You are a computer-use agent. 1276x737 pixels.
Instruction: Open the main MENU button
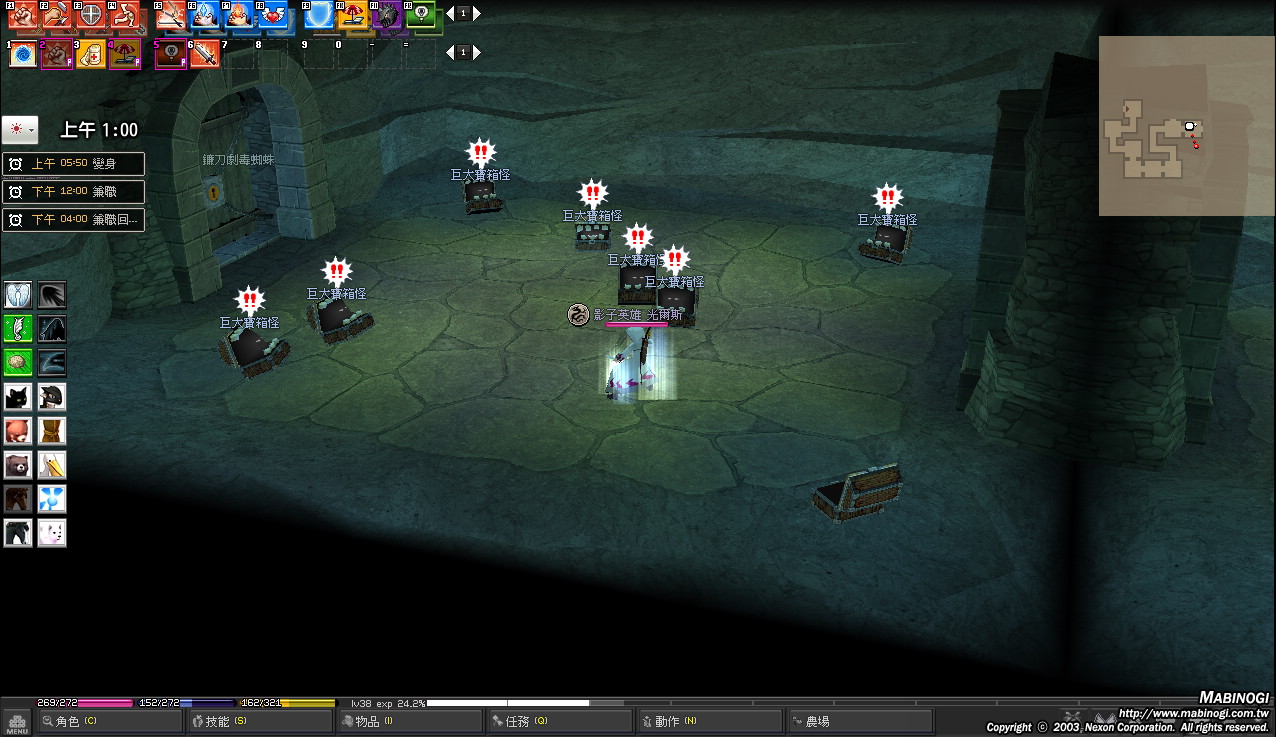[17, 723]
